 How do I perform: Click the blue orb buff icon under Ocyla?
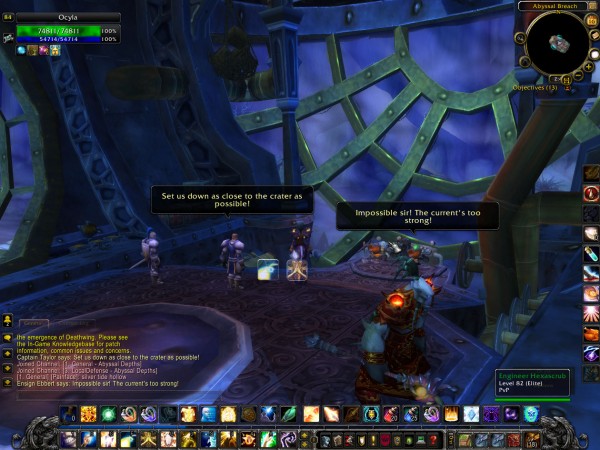21,50
